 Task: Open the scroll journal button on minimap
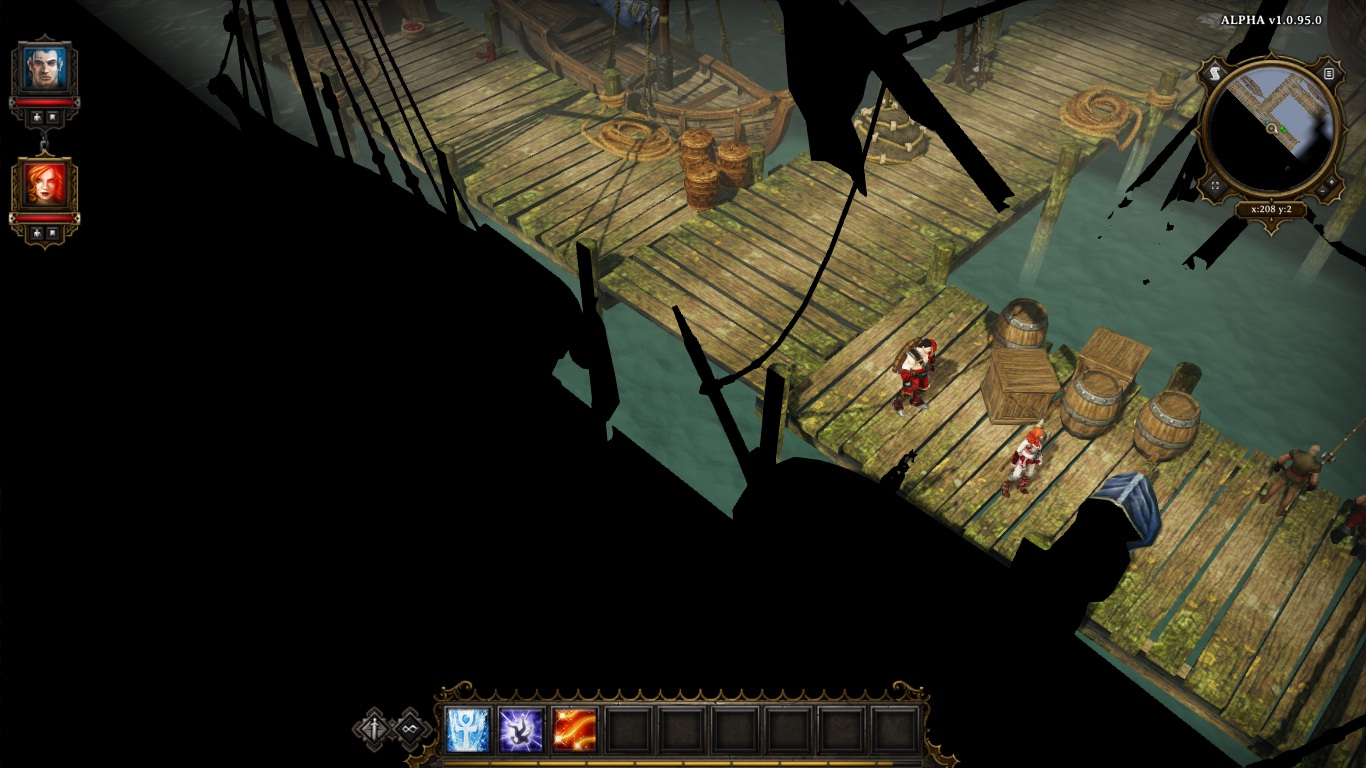[1215, 73]
